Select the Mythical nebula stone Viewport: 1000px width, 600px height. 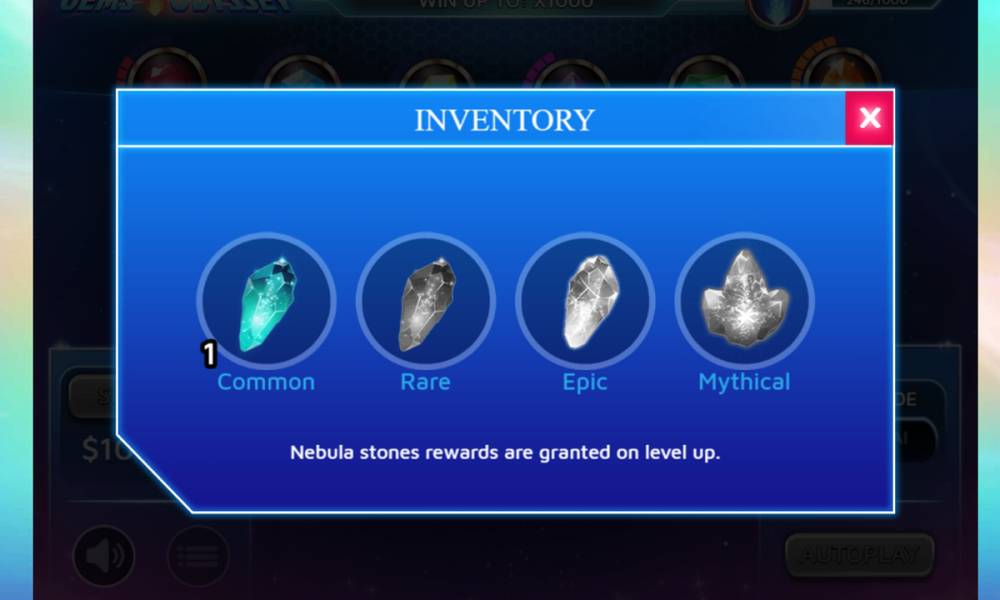click(744, 301)
